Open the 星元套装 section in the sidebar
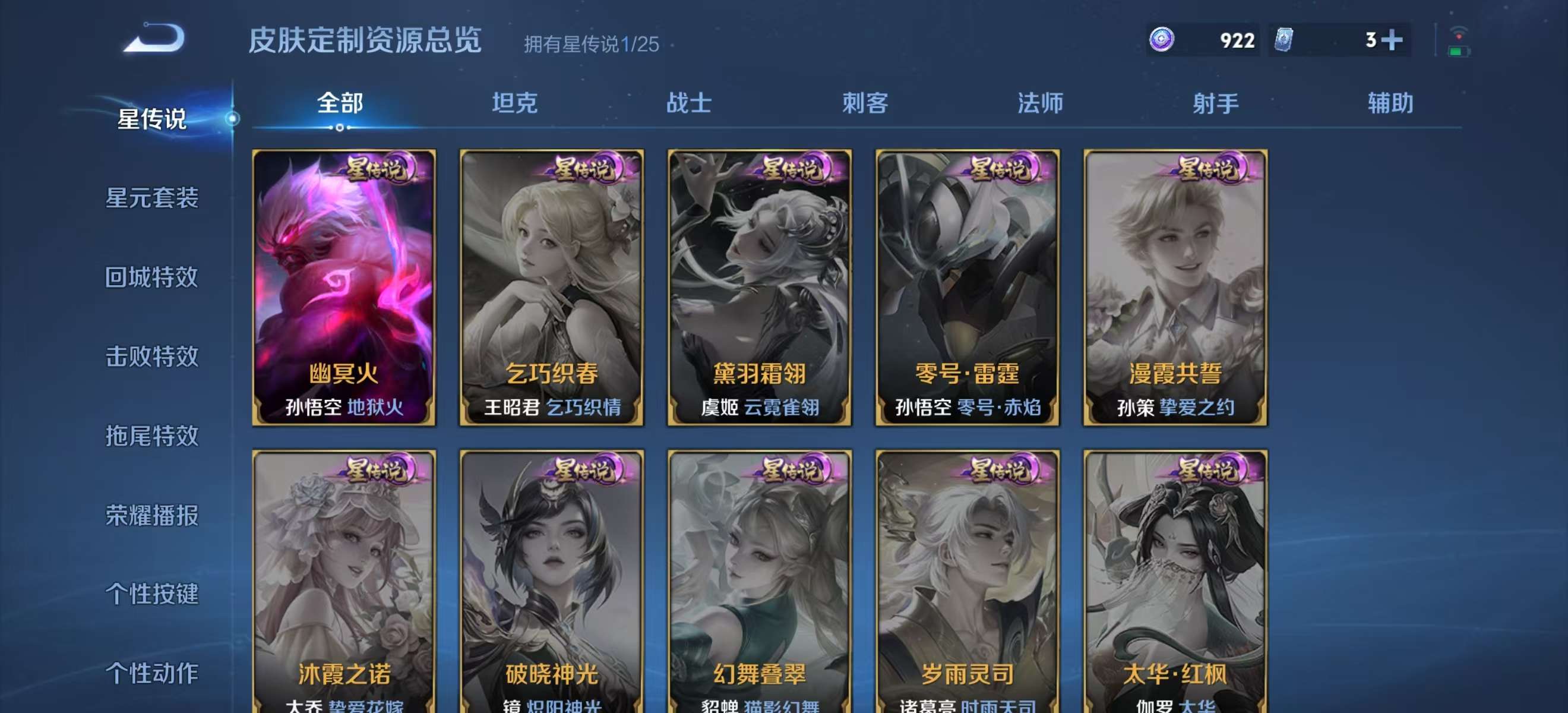1568x713 pixels. 152,199
